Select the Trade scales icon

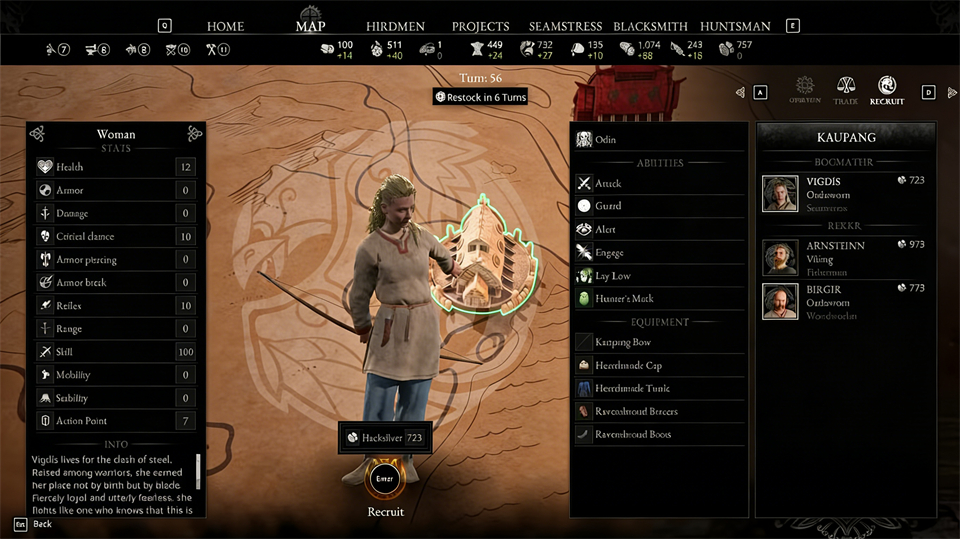(845, 90)
